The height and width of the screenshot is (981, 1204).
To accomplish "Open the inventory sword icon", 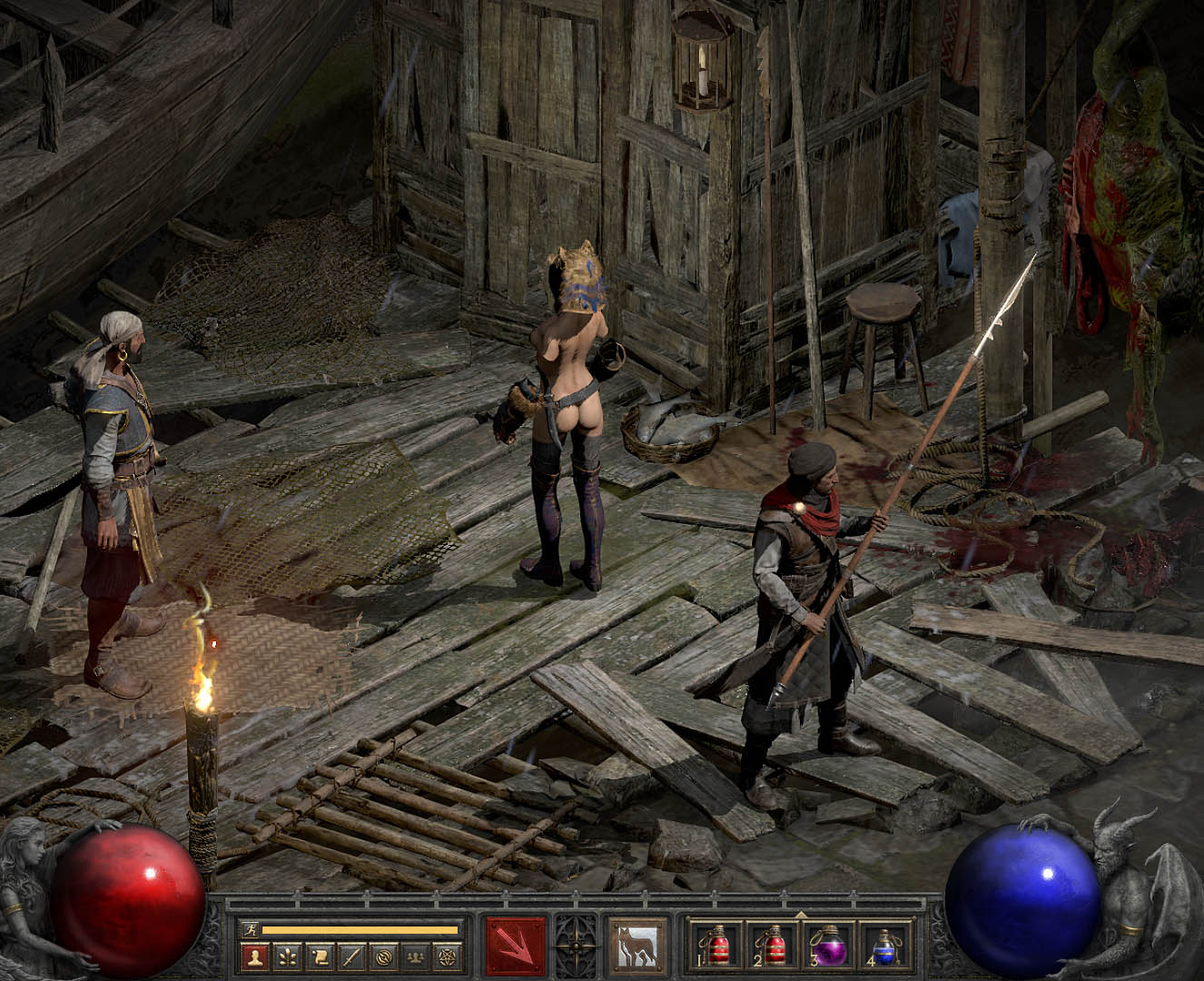I will click(351, 956).
